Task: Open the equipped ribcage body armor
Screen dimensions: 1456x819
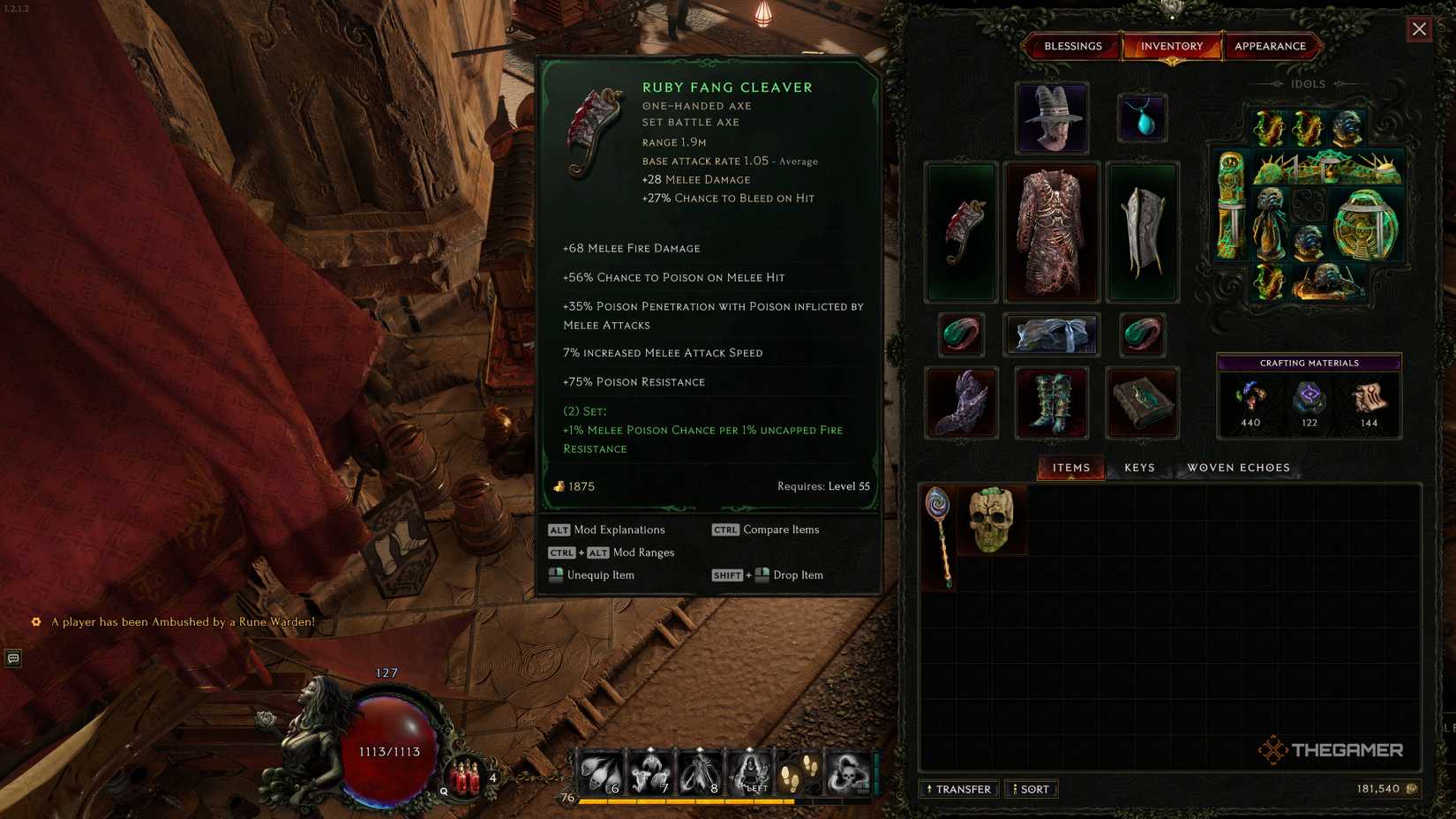Action: (x=1051, y=231)
